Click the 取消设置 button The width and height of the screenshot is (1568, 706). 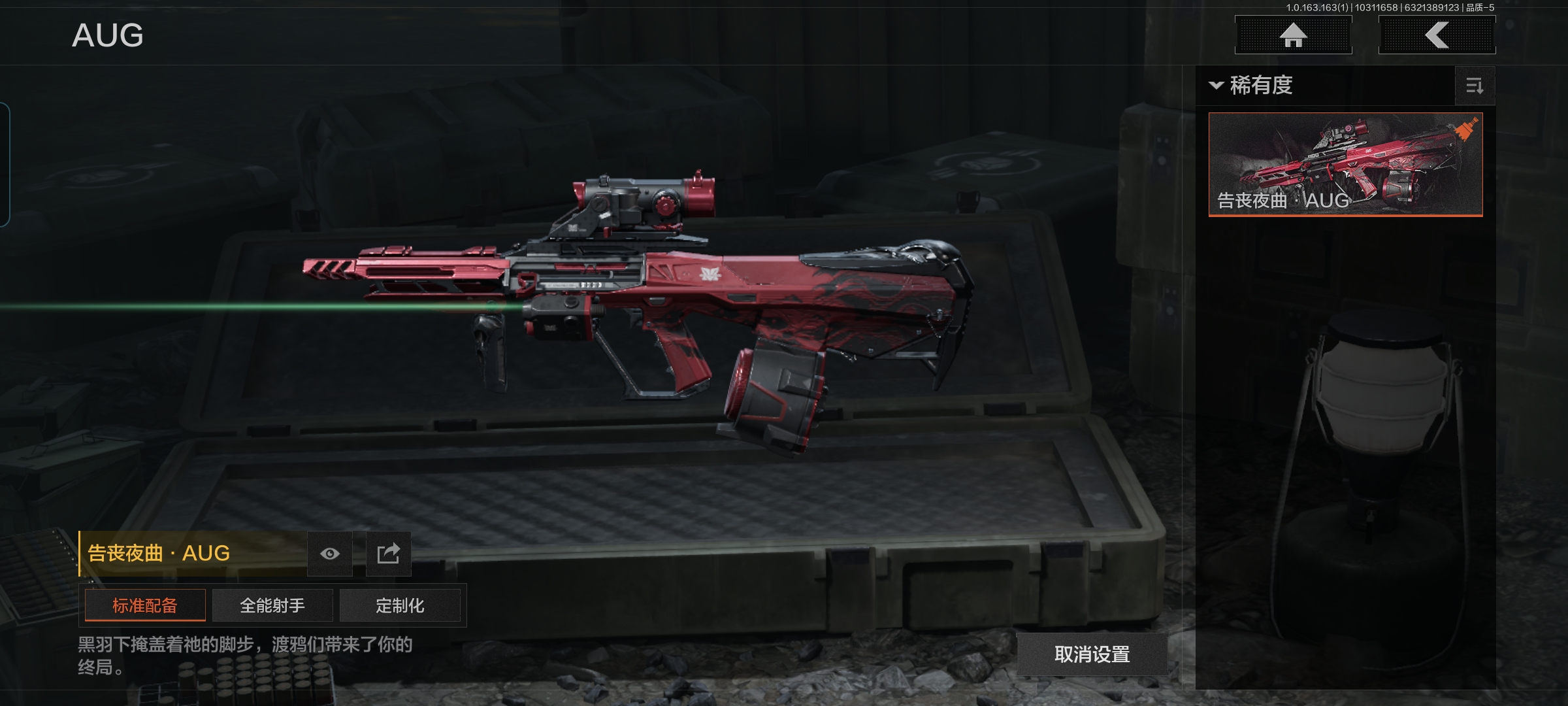(1092, 654)
